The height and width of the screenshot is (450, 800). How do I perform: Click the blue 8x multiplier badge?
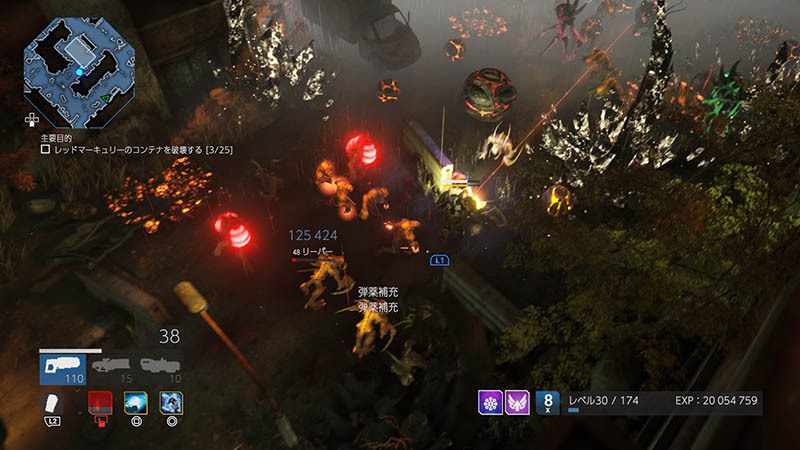pos(548,402)
